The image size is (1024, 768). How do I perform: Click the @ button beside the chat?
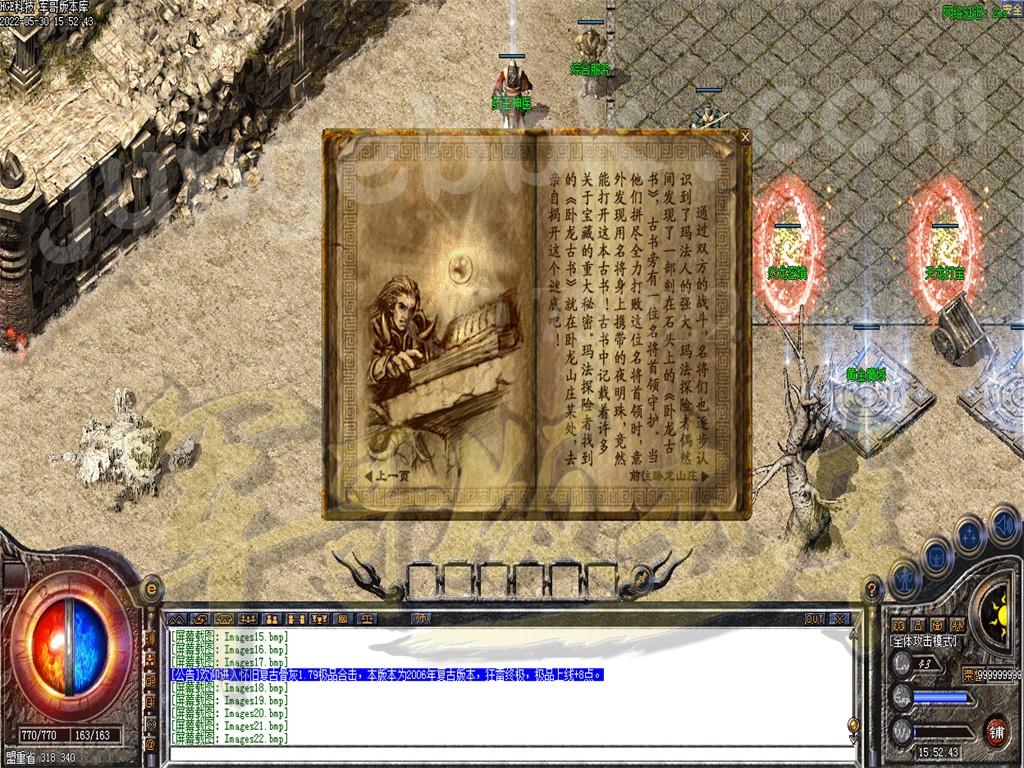click(151, 743)
